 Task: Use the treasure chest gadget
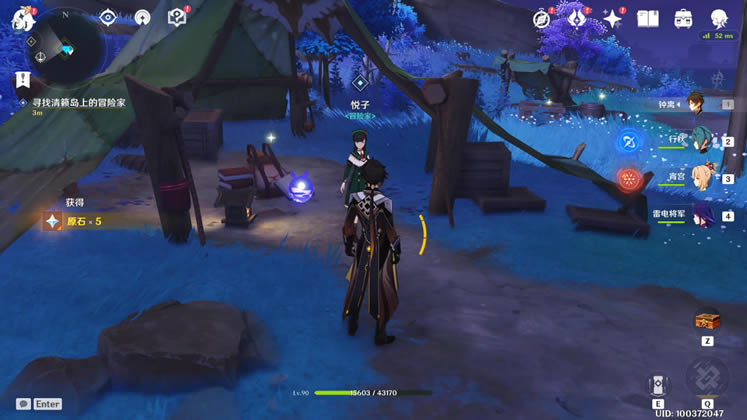click(x=707, y=321)
